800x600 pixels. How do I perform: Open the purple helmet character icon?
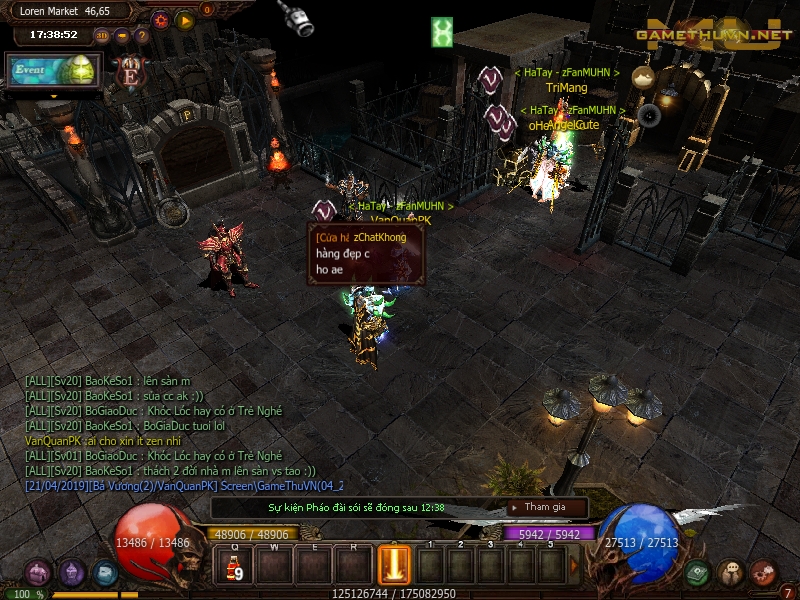[x=72, y=573]
